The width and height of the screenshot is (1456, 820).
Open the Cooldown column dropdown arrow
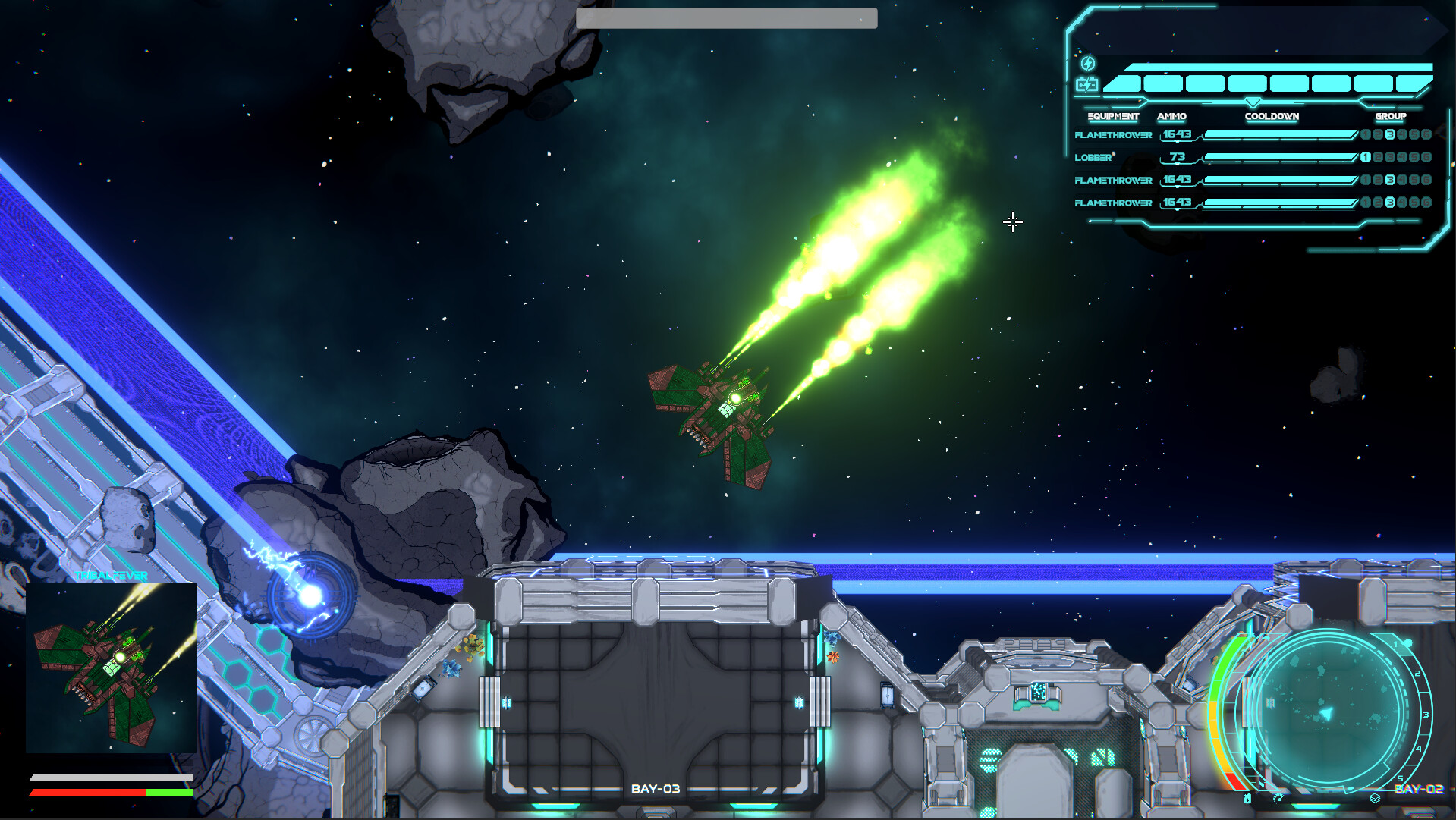pyautogui.click(x=1253, y=102)
